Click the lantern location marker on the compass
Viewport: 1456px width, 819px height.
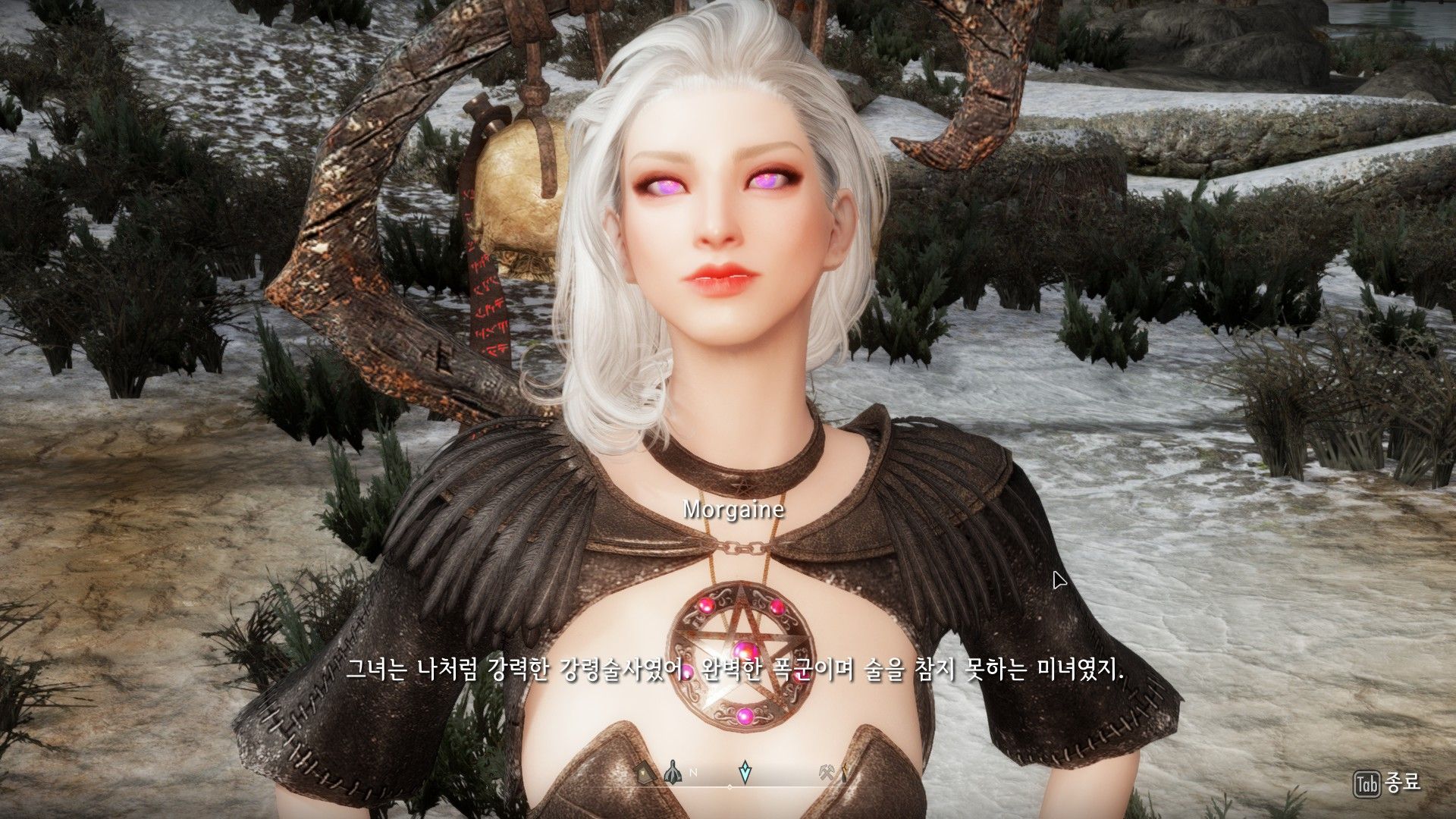tap(643, 772)
